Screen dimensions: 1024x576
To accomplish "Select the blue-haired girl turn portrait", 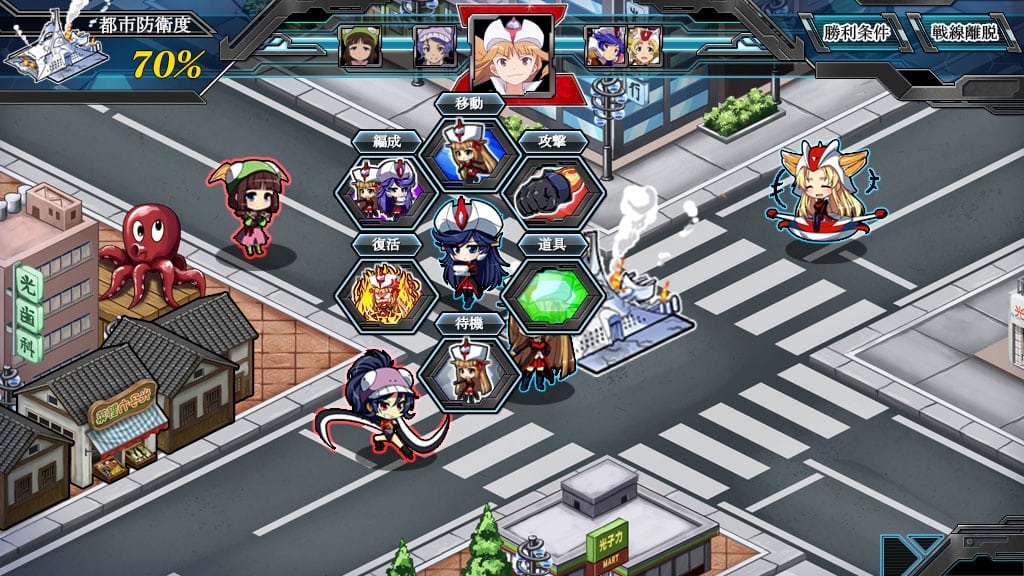I will tap(603, 46).
